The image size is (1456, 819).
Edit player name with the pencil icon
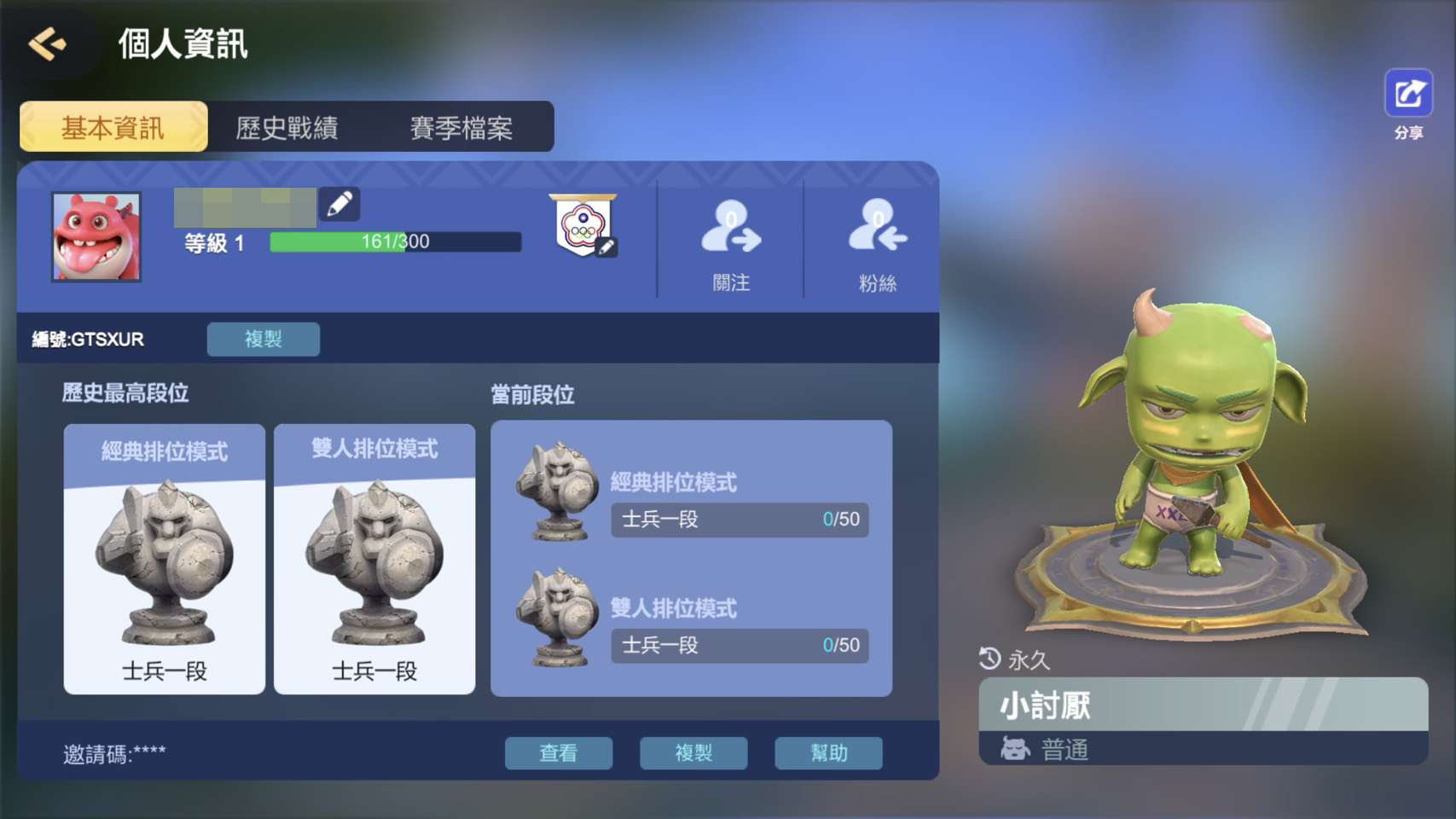coord(339,204)
